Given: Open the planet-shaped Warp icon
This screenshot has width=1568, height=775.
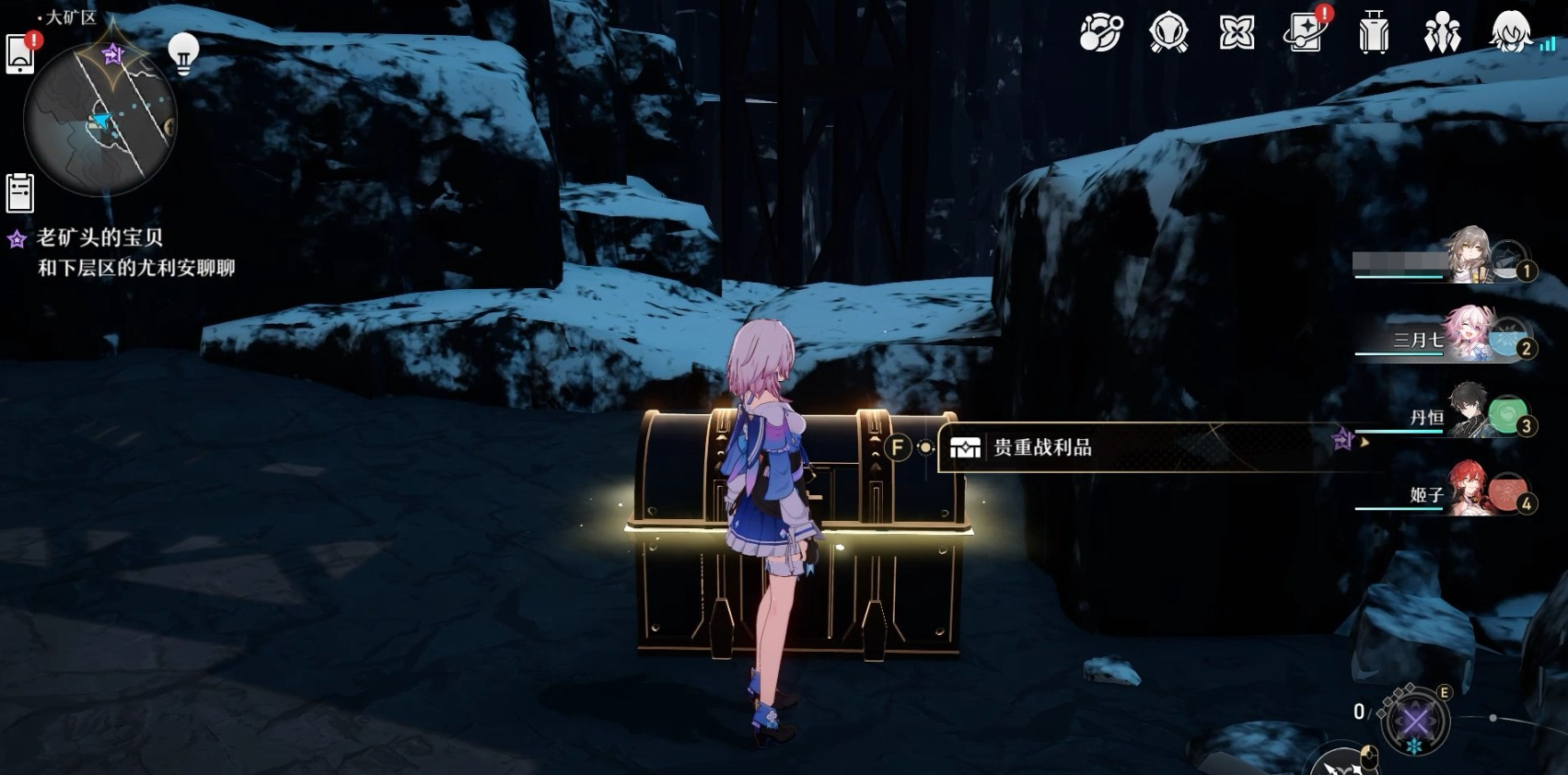Looking at the screenshot, I should (x=1100, y=34).
